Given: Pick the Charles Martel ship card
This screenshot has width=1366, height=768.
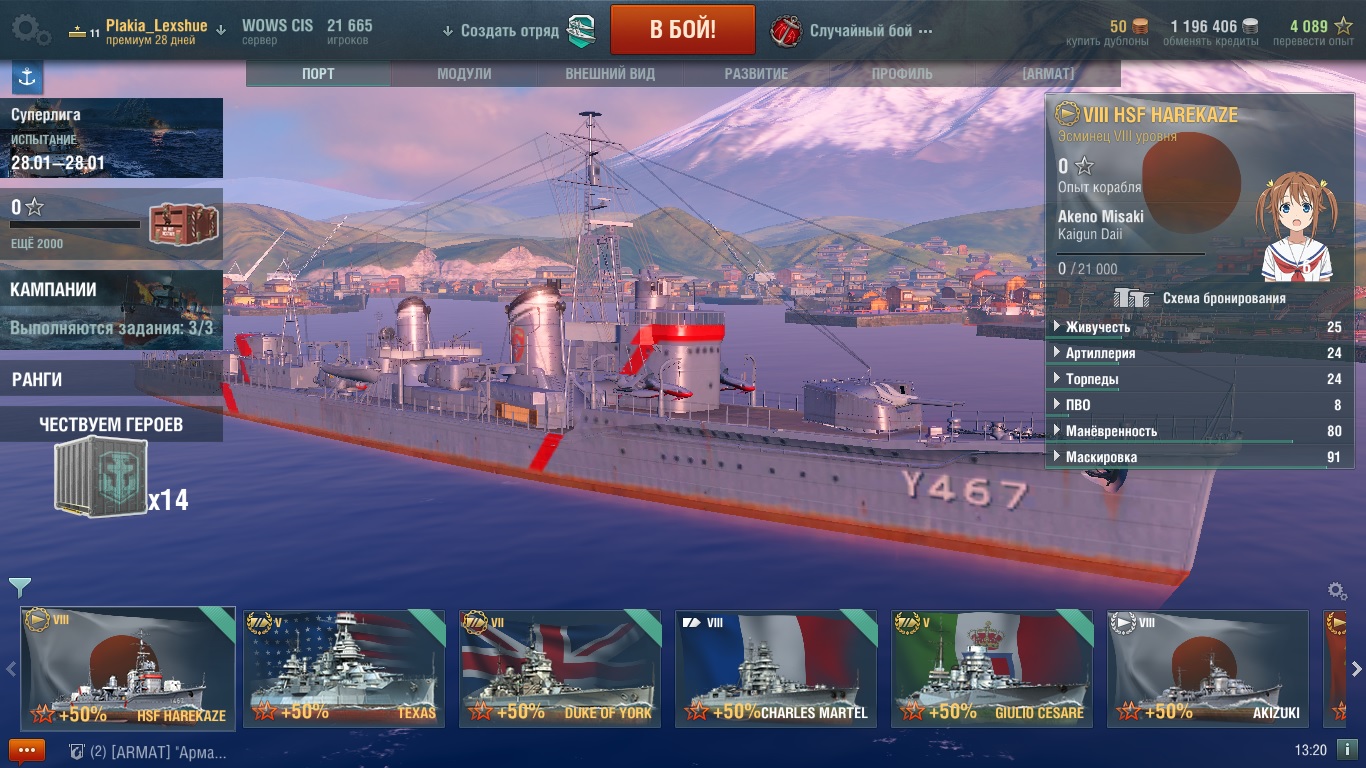Looking at the screenshot, I should click(776, 668).
